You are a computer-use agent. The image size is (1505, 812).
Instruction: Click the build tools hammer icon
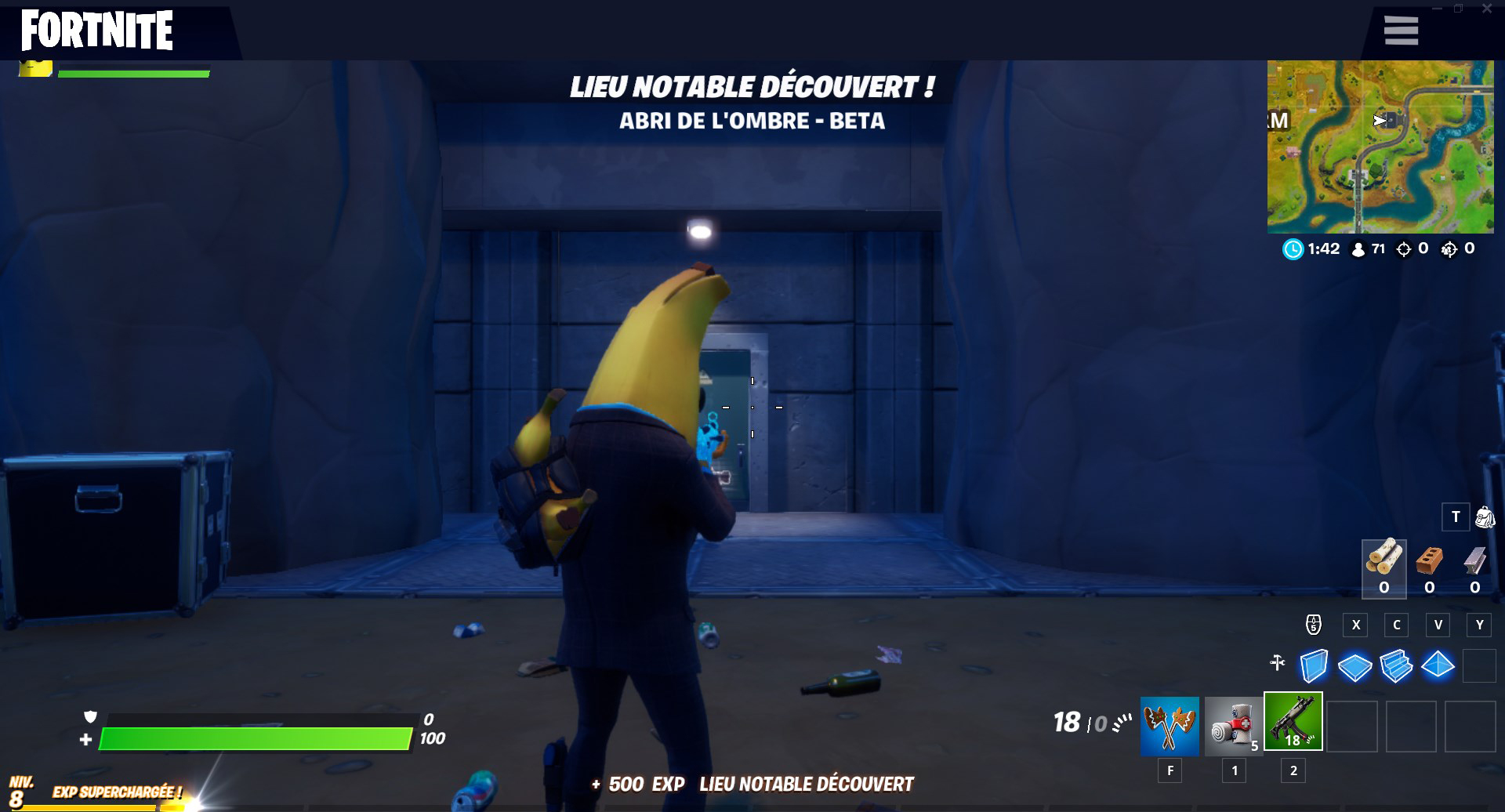(1279, 662)
